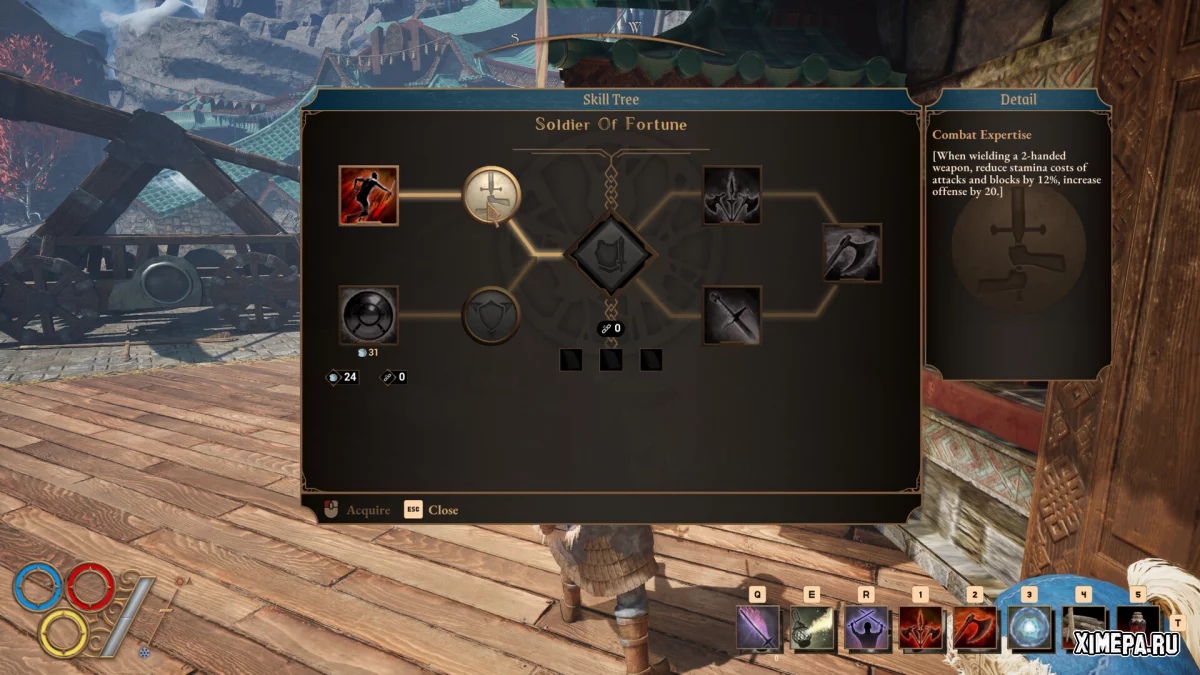The width and height of the screenshot is (1200, 675).
Task: Use the blue glowing orb hotbar ability
Action: pyautogui.click(x=1028, y=628)
